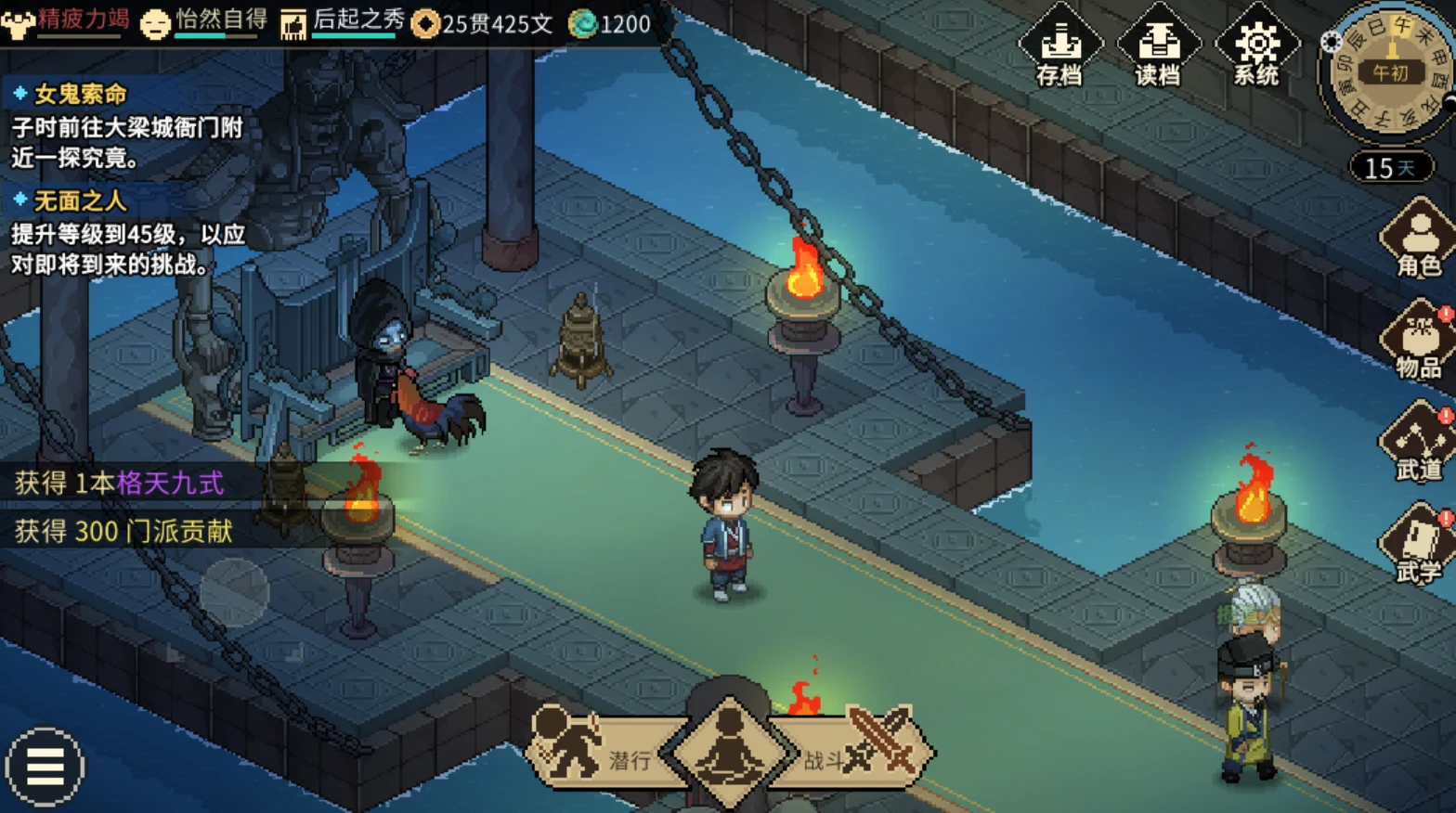Click the time compass dial showing 午初
This screenshot has height=813, width=1456.
[x=1390, y=72]
